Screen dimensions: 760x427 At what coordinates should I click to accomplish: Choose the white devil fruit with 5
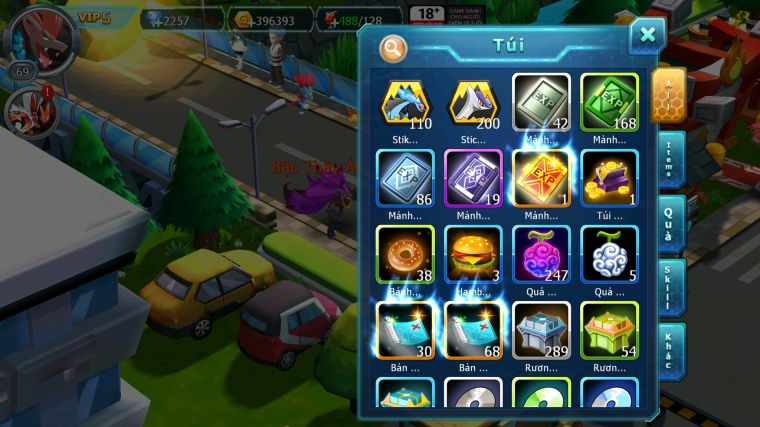[x=609, y=255]
